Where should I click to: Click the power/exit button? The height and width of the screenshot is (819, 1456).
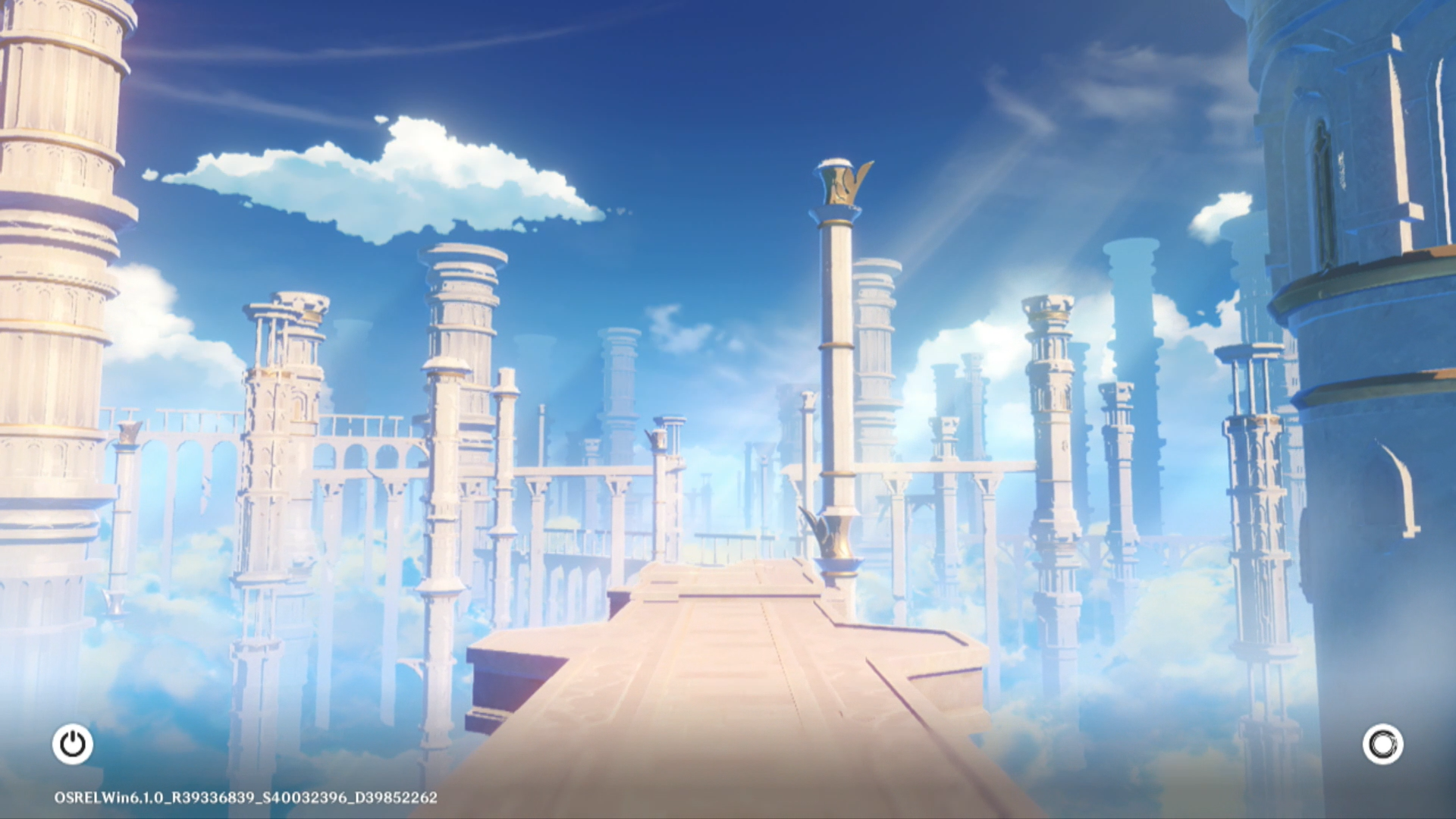click(73, 744)
